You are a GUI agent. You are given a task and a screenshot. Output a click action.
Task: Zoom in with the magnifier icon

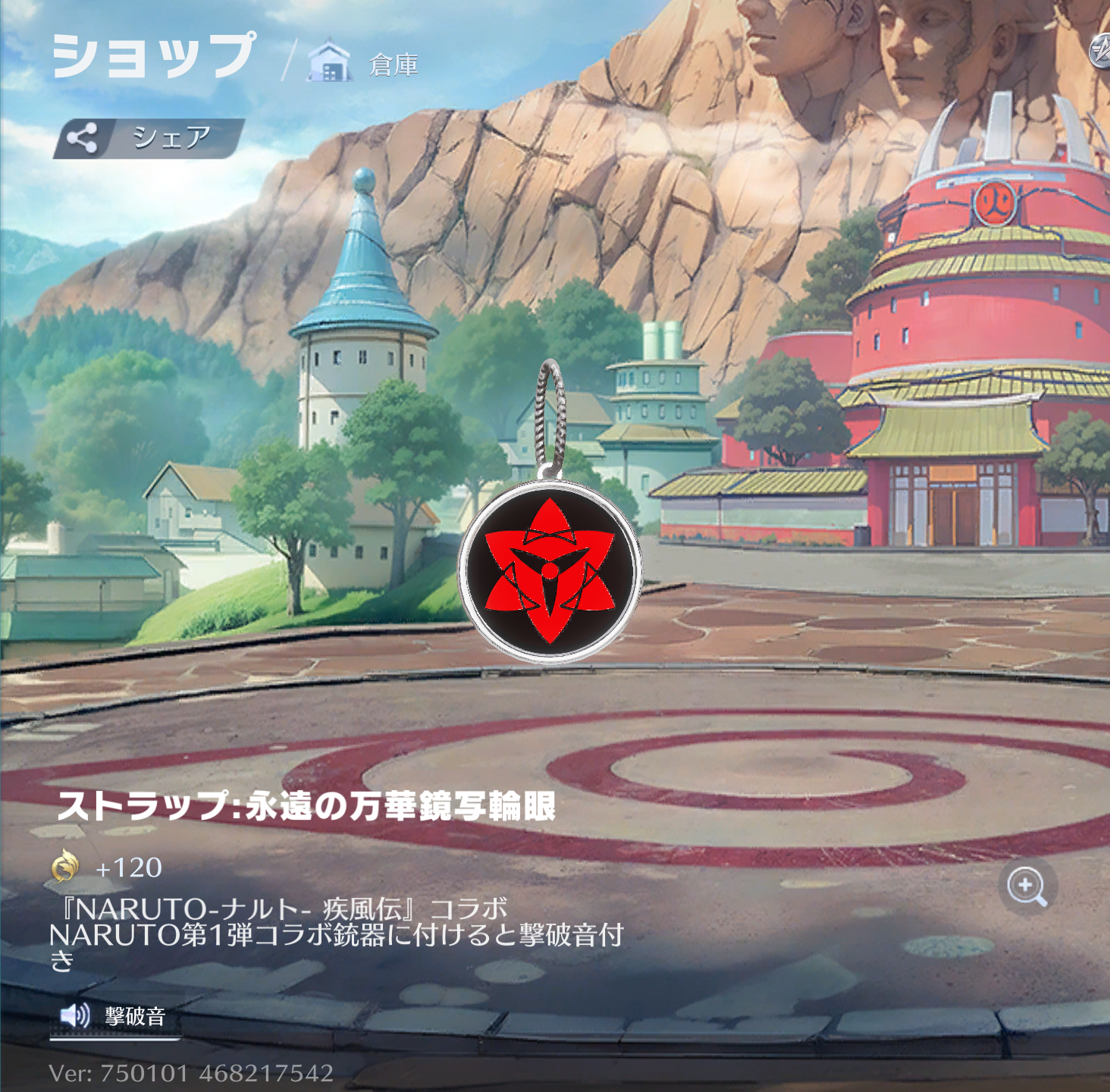[1027, 886]
